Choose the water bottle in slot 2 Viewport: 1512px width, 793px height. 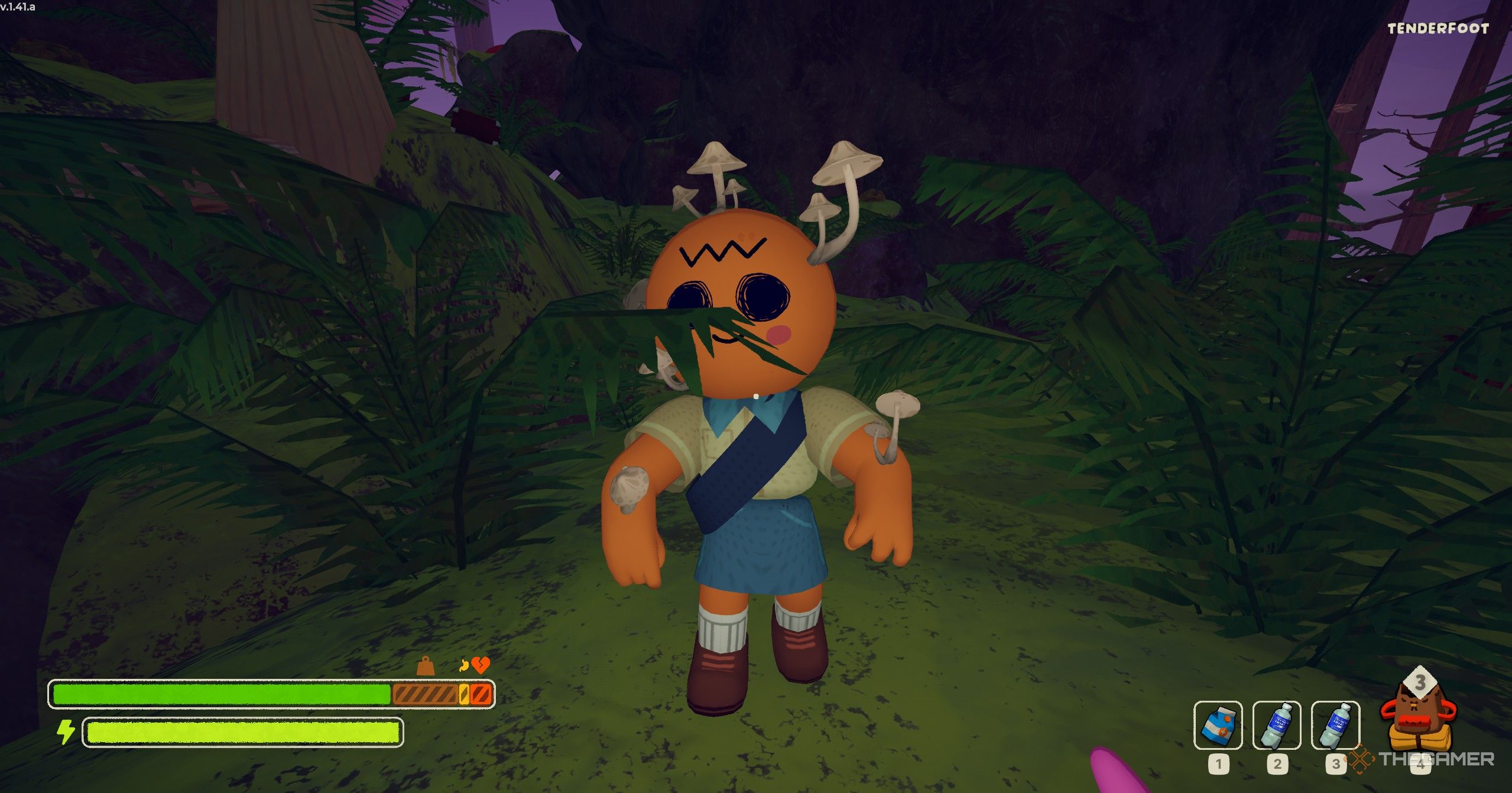click(x=1276, y=725)
